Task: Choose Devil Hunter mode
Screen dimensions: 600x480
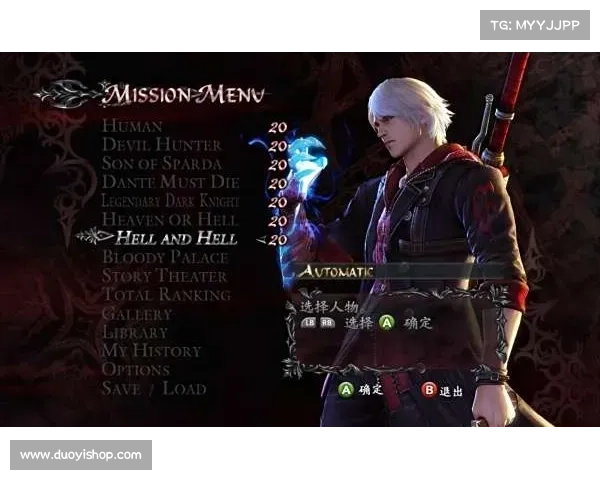Action: [161, 146]
